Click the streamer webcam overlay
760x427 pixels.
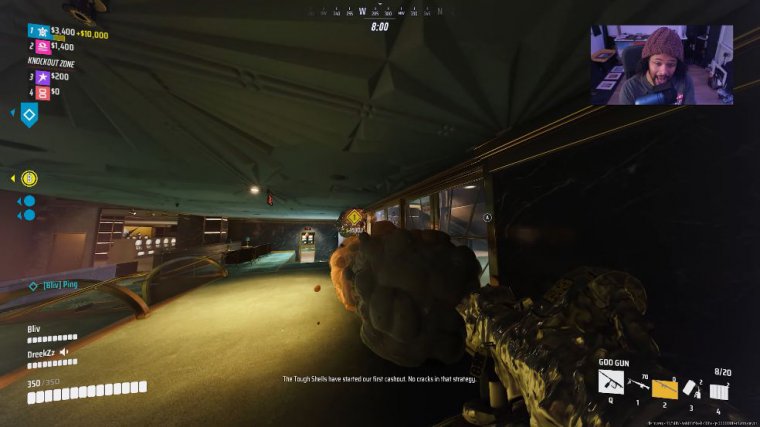pos(661,65)
